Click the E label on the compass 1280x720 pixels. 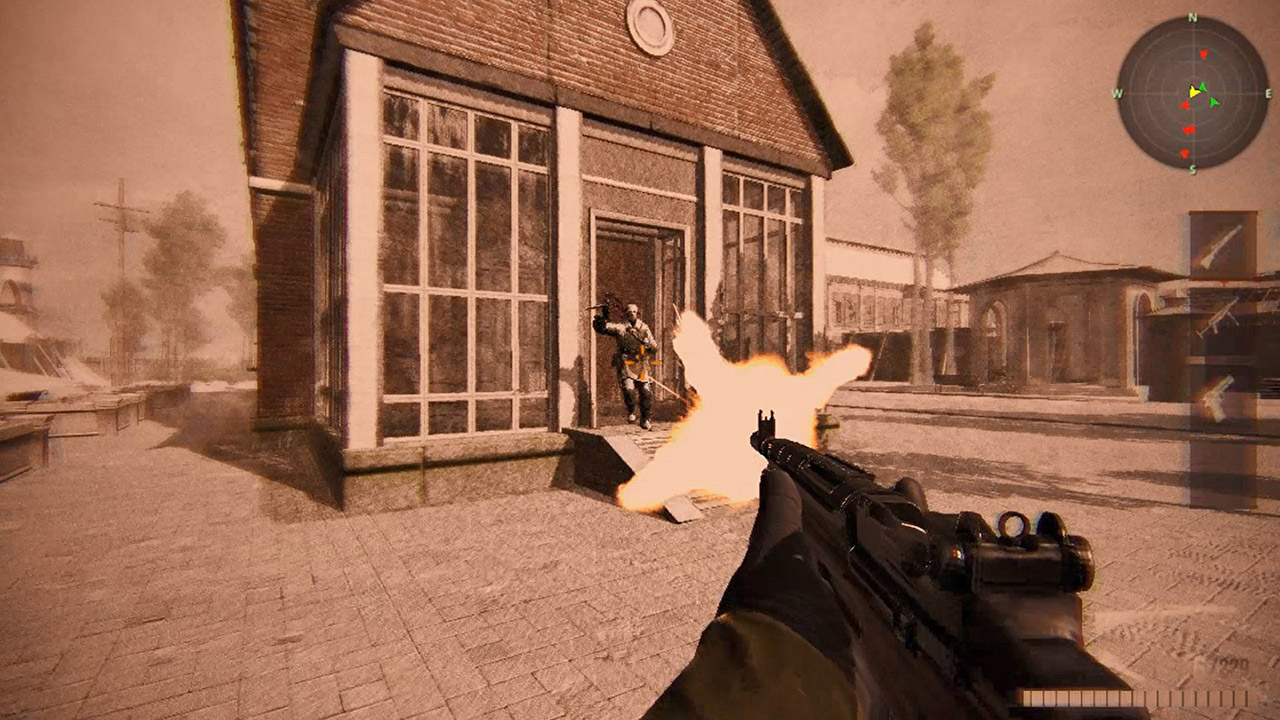[1268, 93]
